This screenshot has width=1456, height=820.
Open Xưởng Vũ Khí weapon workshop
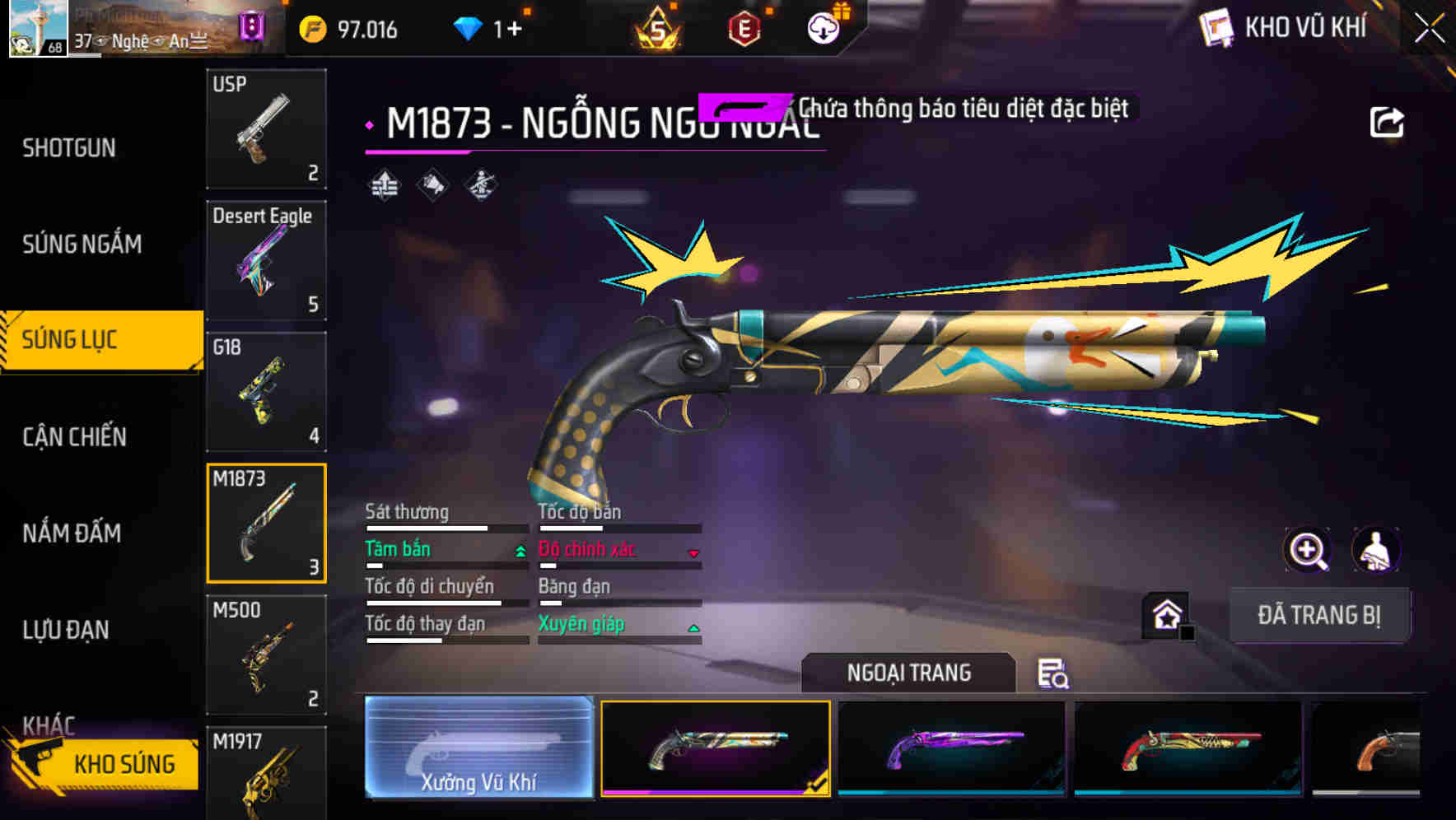(x=478, y=748)
